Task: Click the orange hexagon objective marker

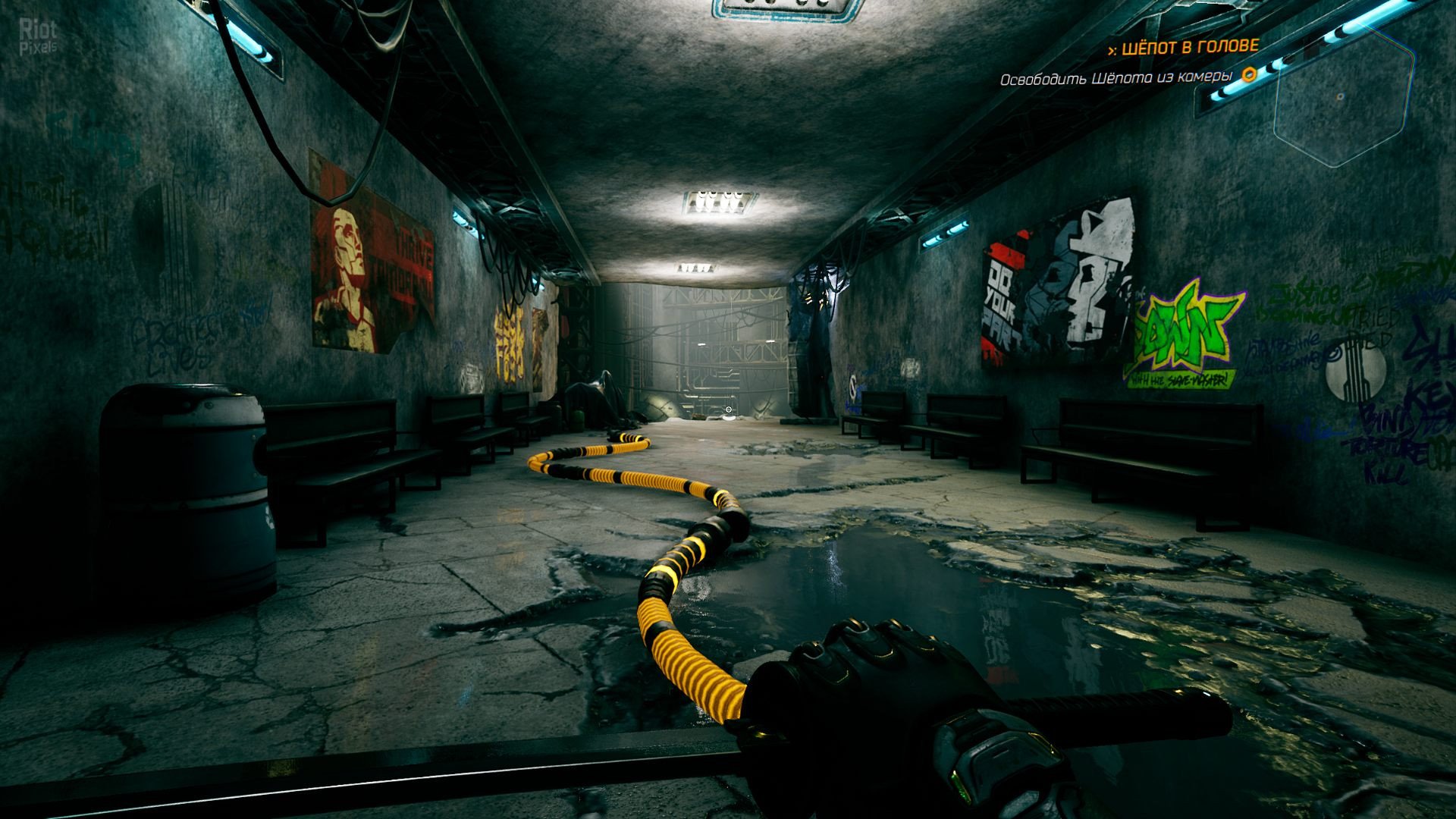Action: pyautogui.click(x=1249, y=75)
